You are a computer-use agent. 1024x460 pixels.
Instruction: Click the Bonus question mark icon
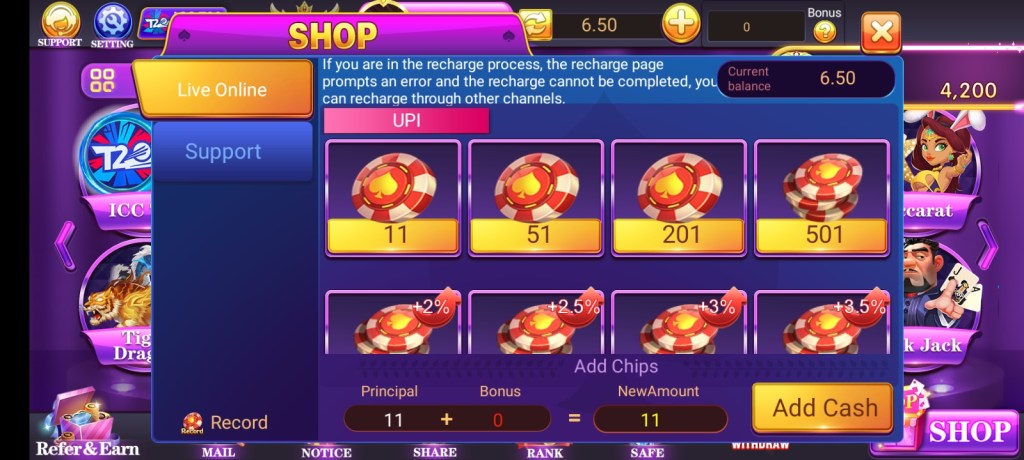click(824, 31)
